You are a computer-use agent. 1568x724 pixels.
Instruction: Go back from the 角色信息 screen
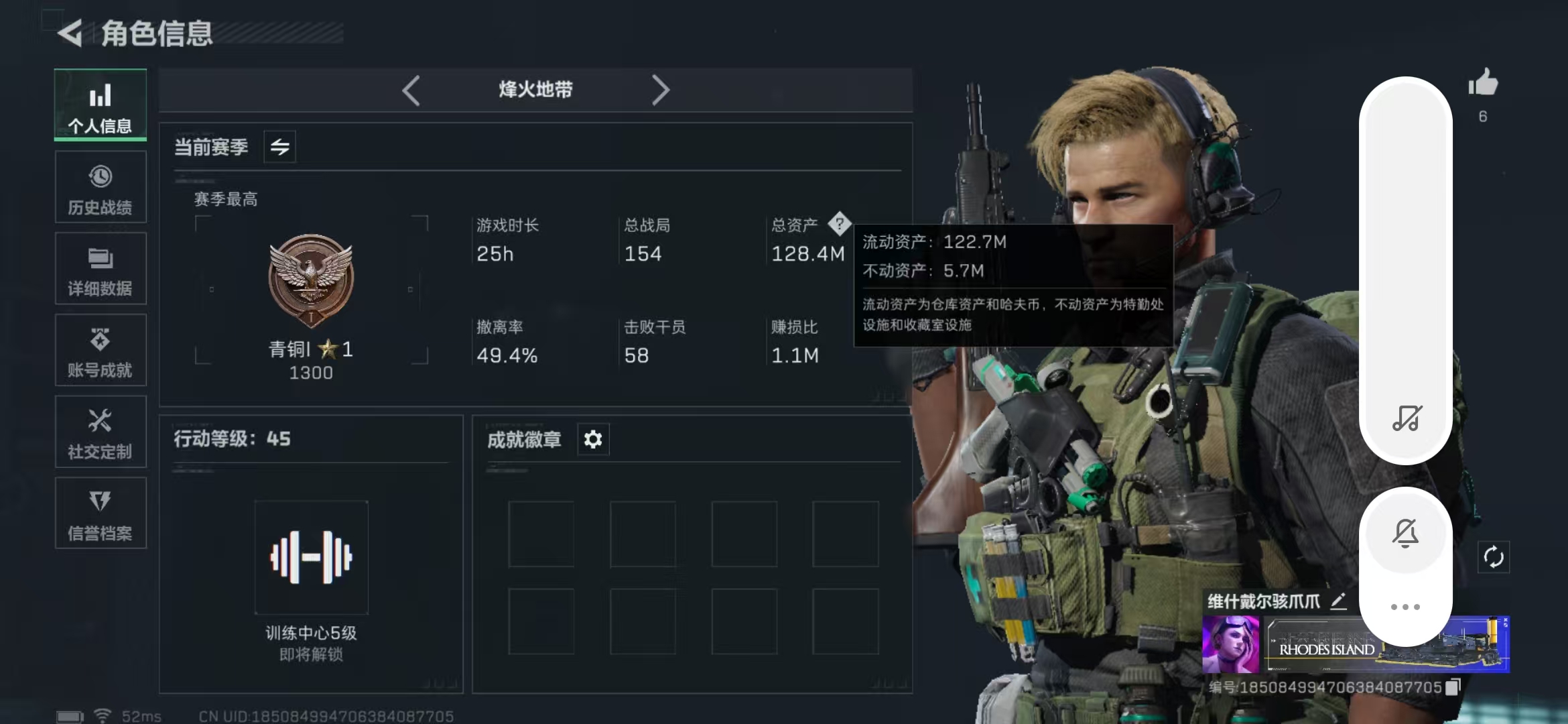[70, 33]
